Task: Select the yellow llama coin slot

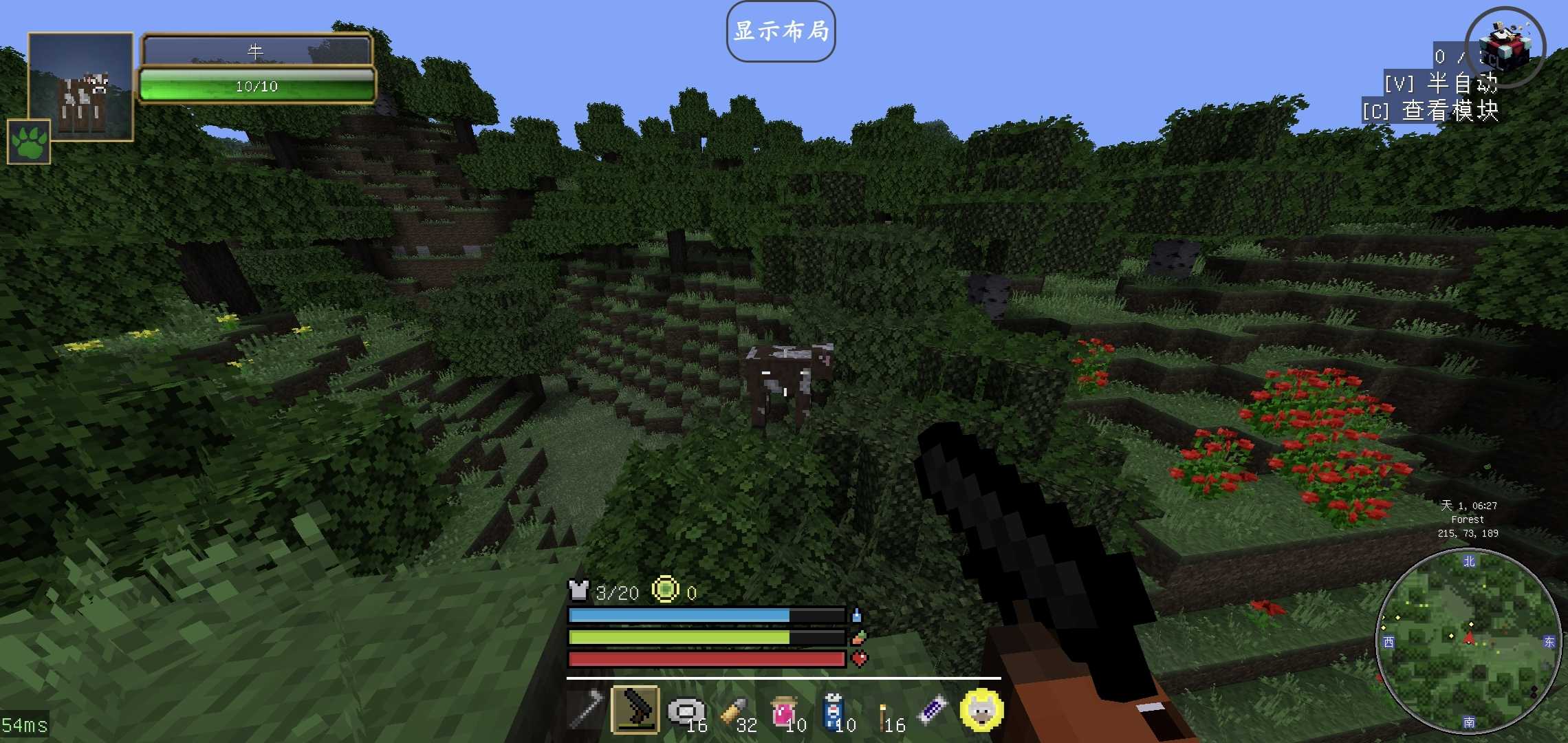Action: tap(981, 709)
